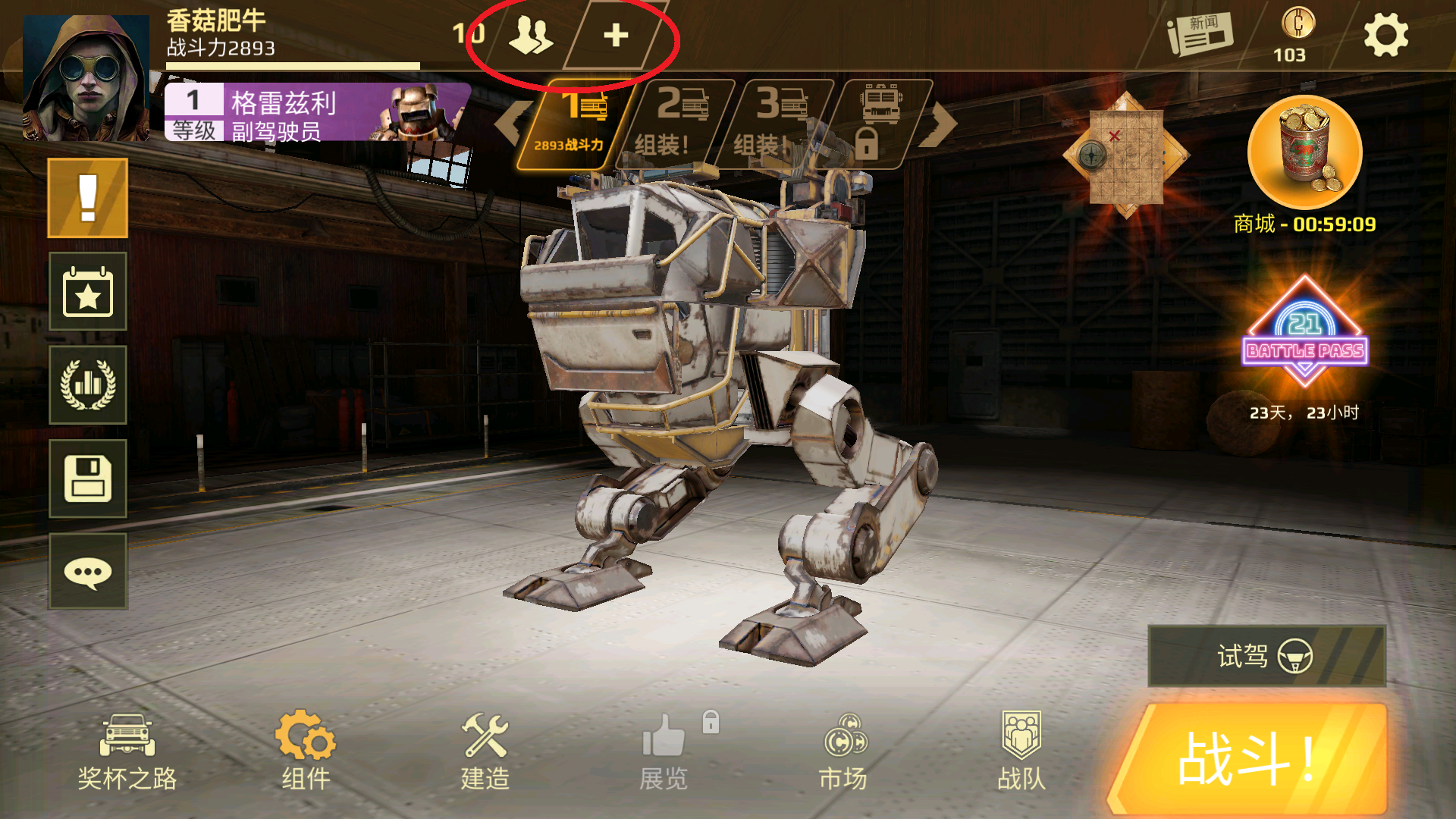Start a match with the 战斗 button

click(1248, 760)
